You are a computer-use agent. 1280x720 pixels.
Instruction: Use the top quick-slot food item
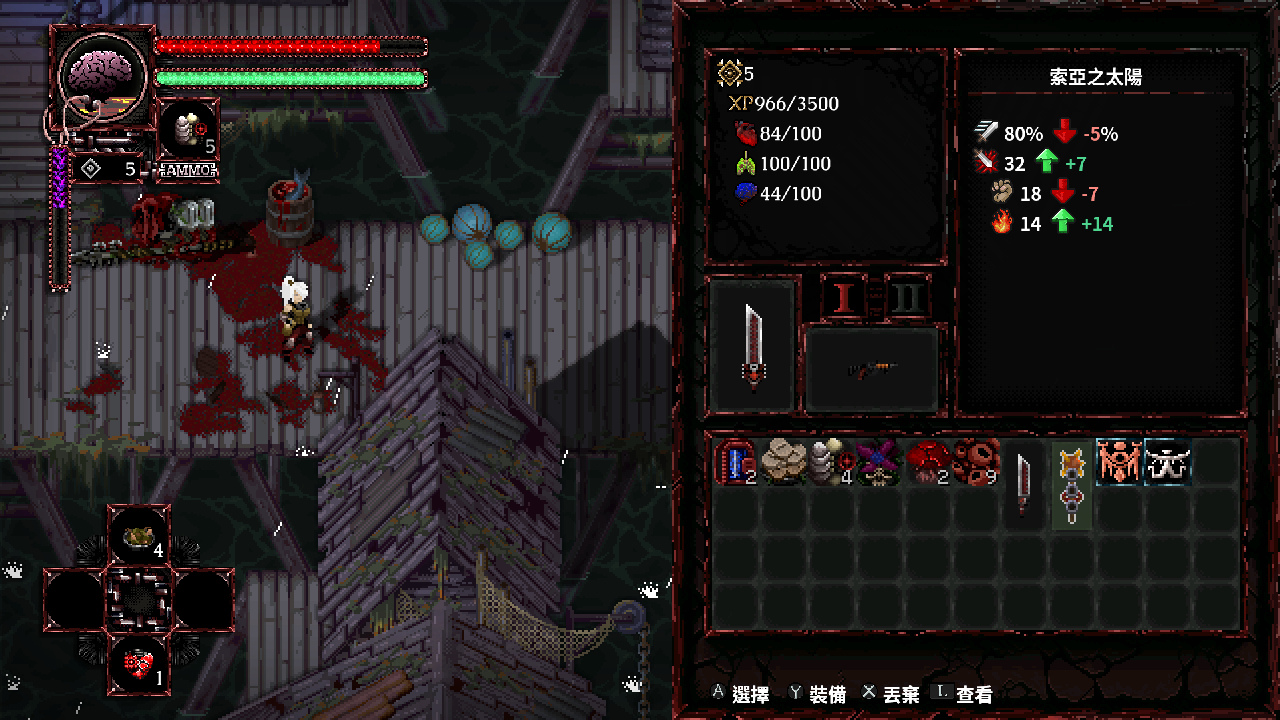(138, 537)
